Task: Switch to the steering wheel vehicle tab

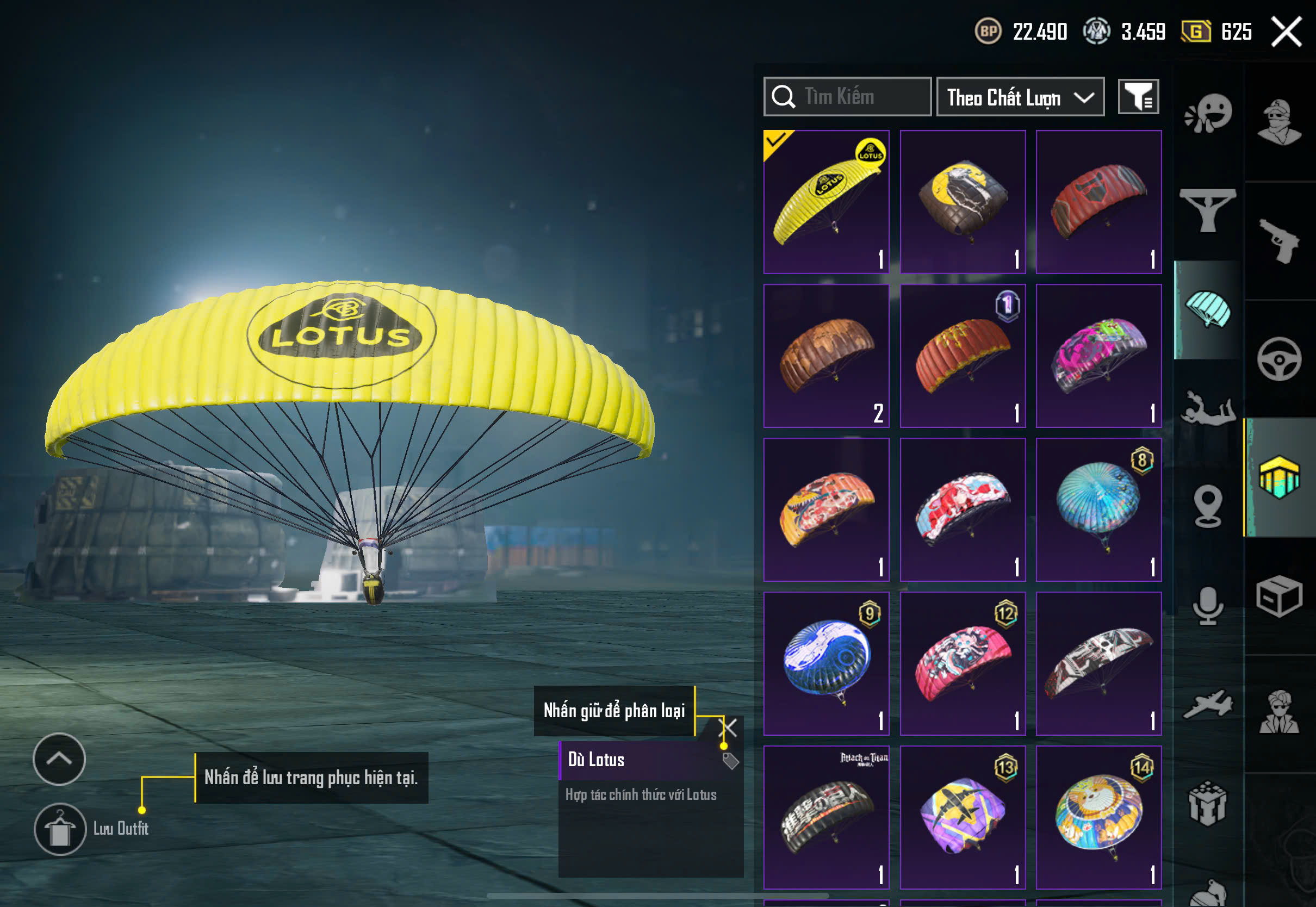Action: point(1280,359)
